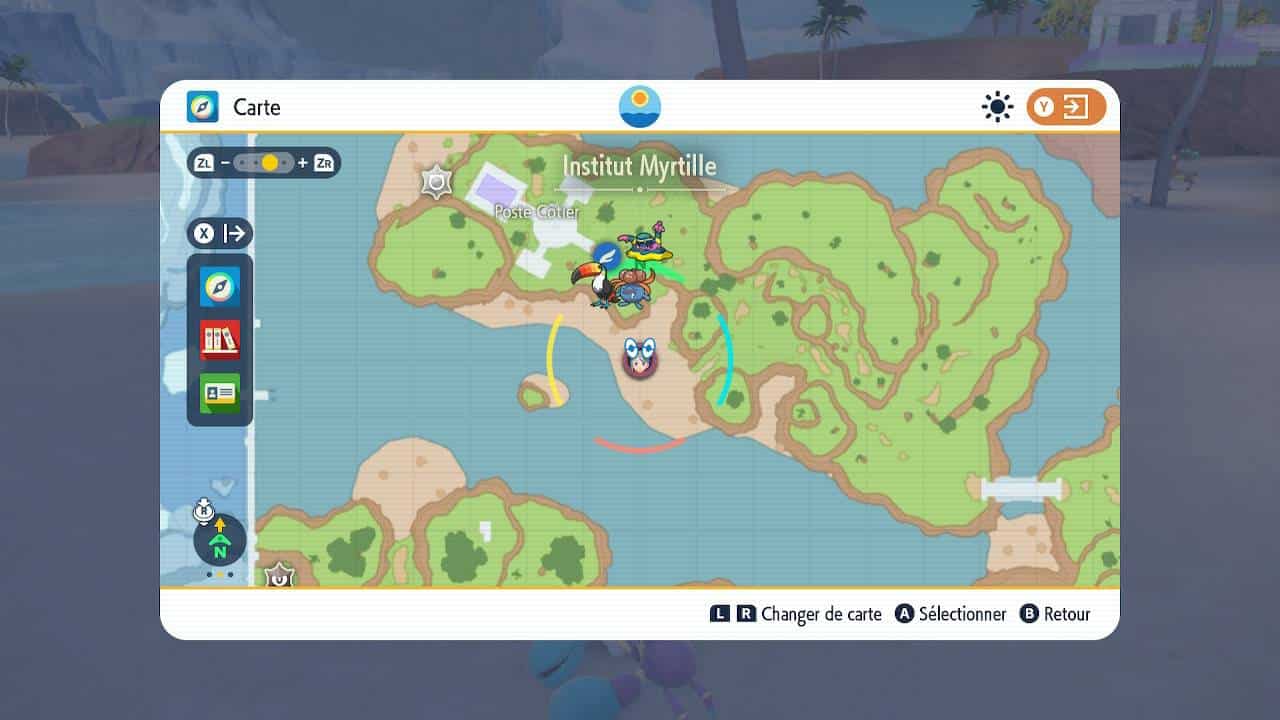Screen dimensions: 1280x720
Task: Click the coastal biome sun icon
Action: pos(640,107)
